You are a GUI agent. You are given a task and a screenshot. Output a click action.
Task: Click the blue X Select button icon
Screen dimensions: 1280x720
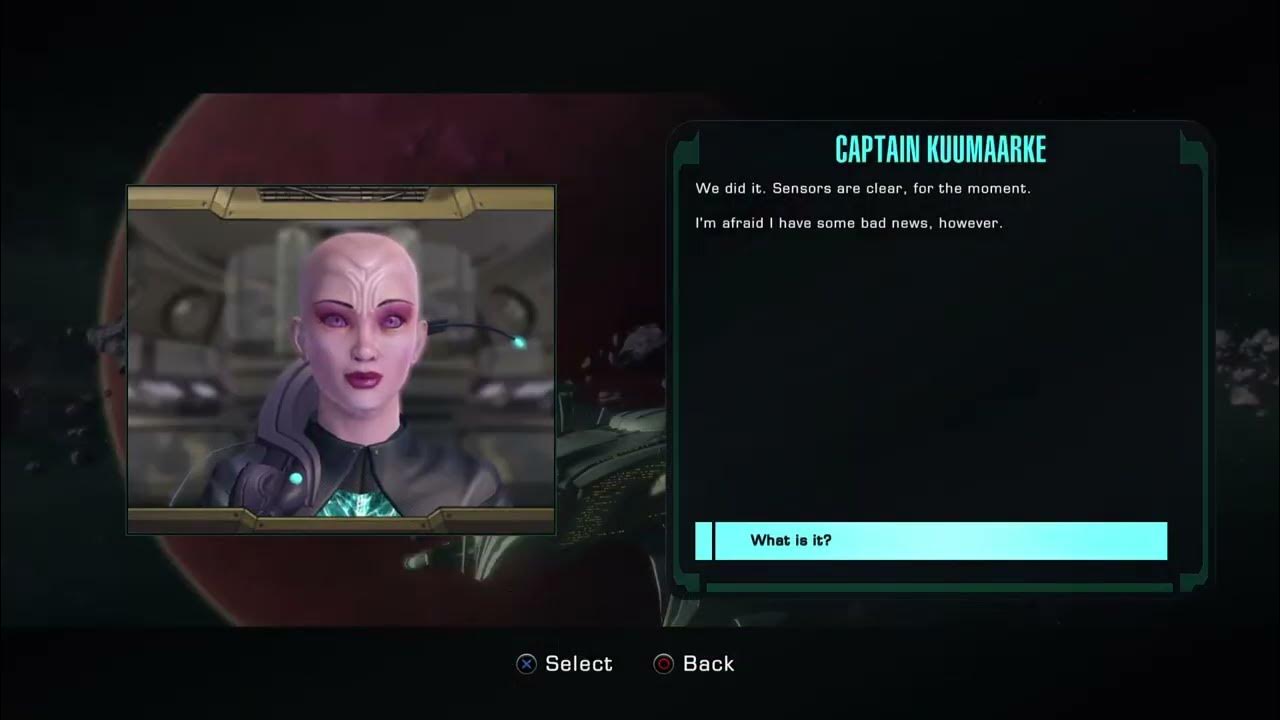coord(524,663)
